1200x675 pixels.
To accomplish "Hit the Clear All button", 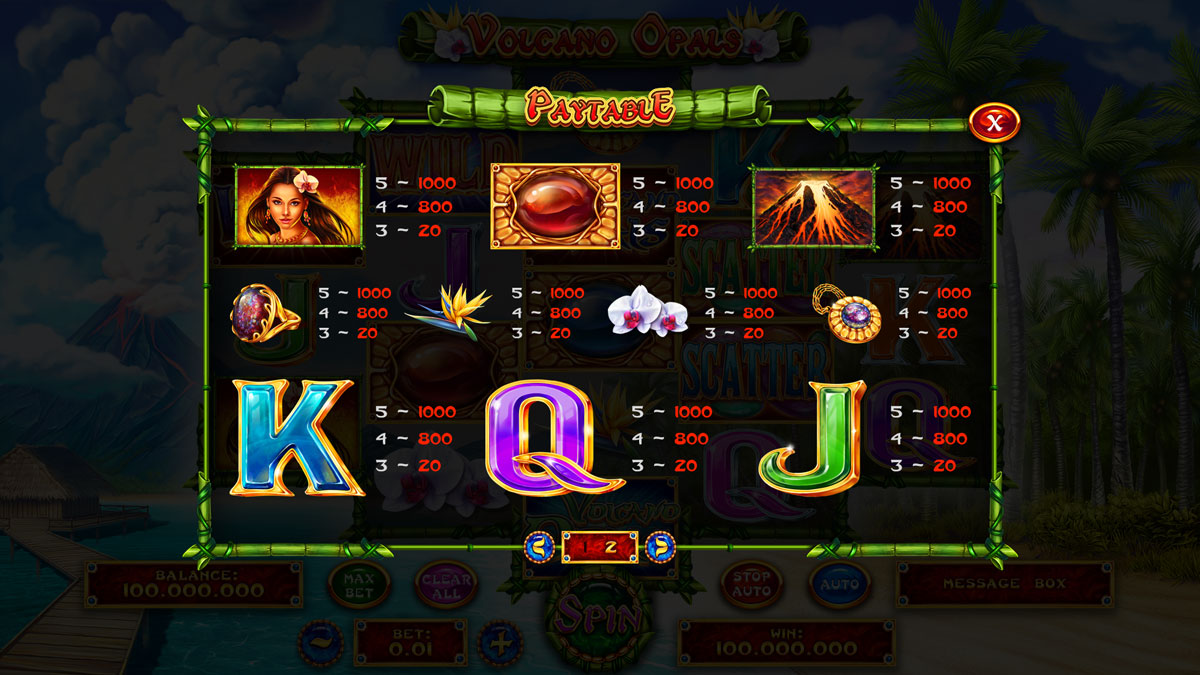I will click(446, 585).
